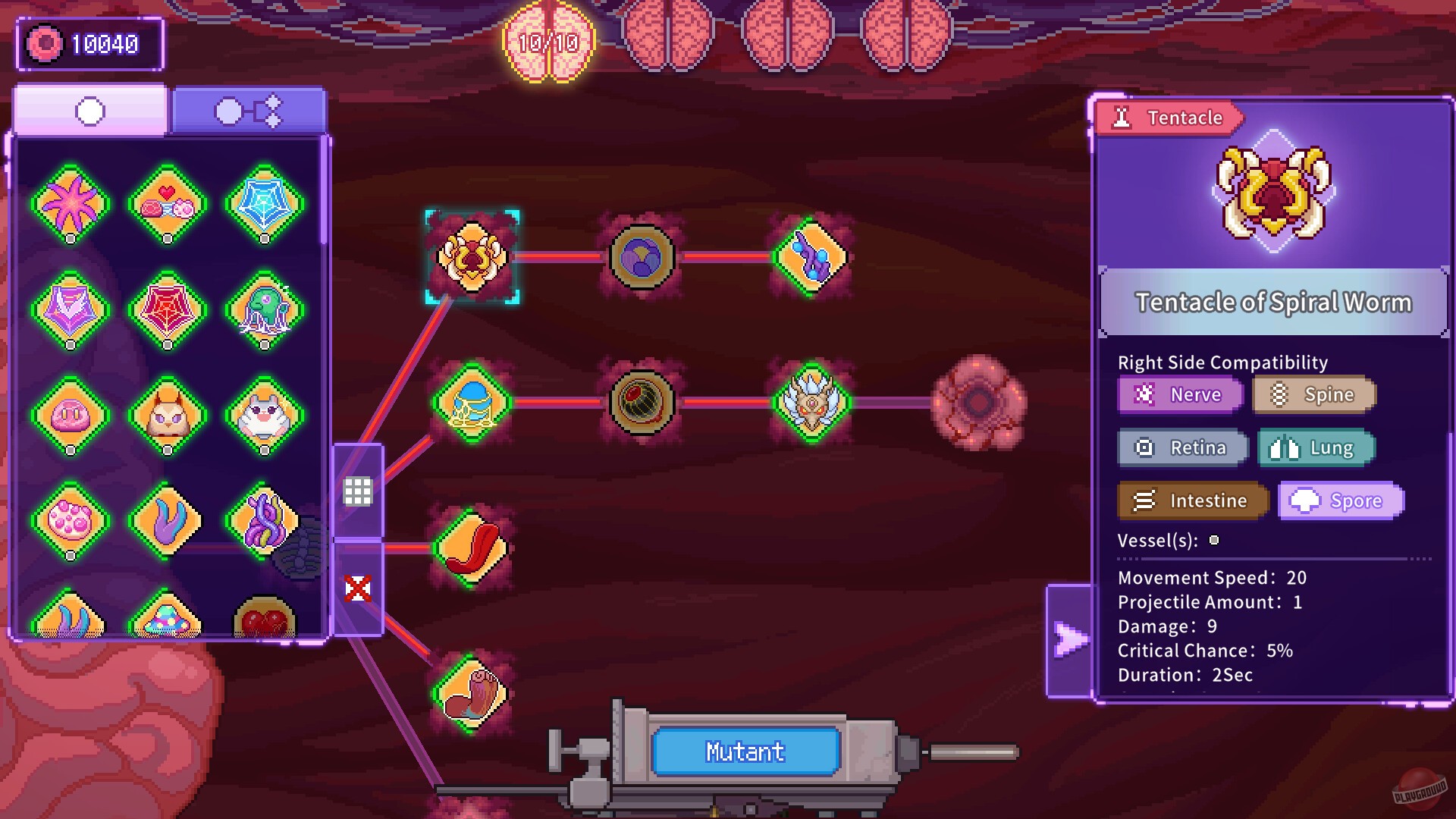The height and width of the screenshot is (819, 1456).
Task: Click the Retina compatibility selector
Action: click(x=1181, y=447)
